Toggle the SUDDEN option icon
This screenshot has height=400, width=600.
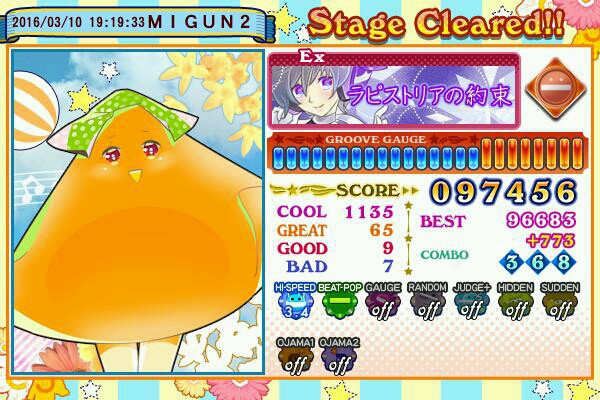point(559,302)
